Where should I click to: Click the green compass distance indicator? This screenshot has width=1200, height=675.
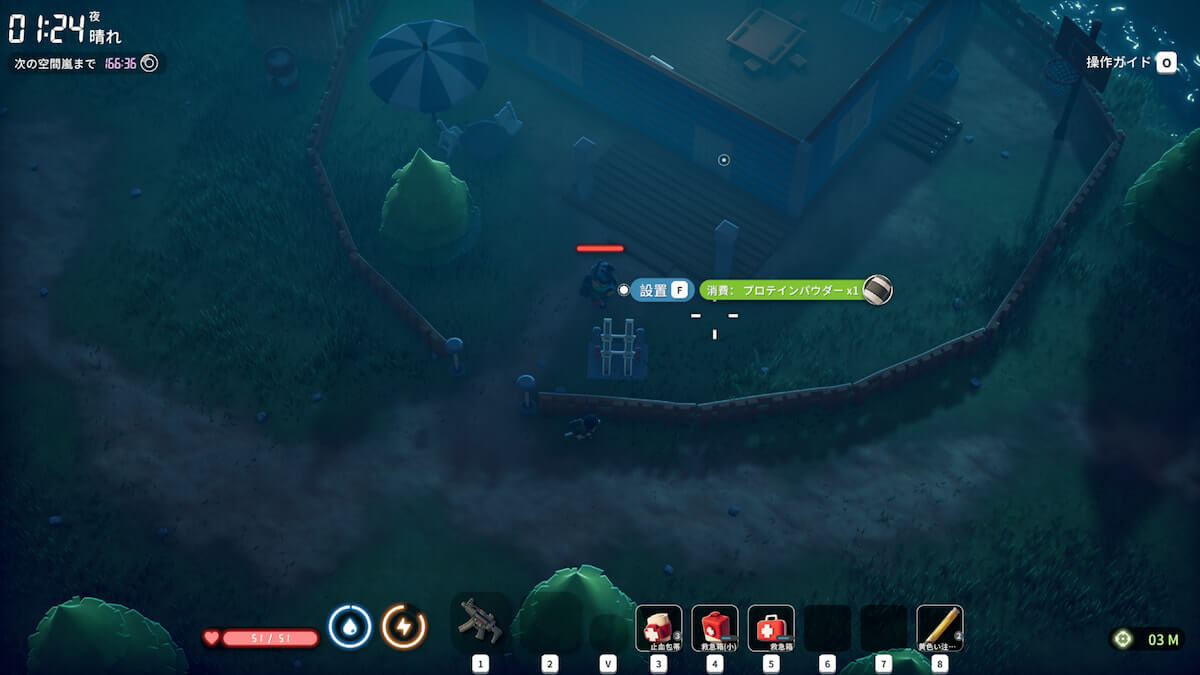tap(1122, 639)
